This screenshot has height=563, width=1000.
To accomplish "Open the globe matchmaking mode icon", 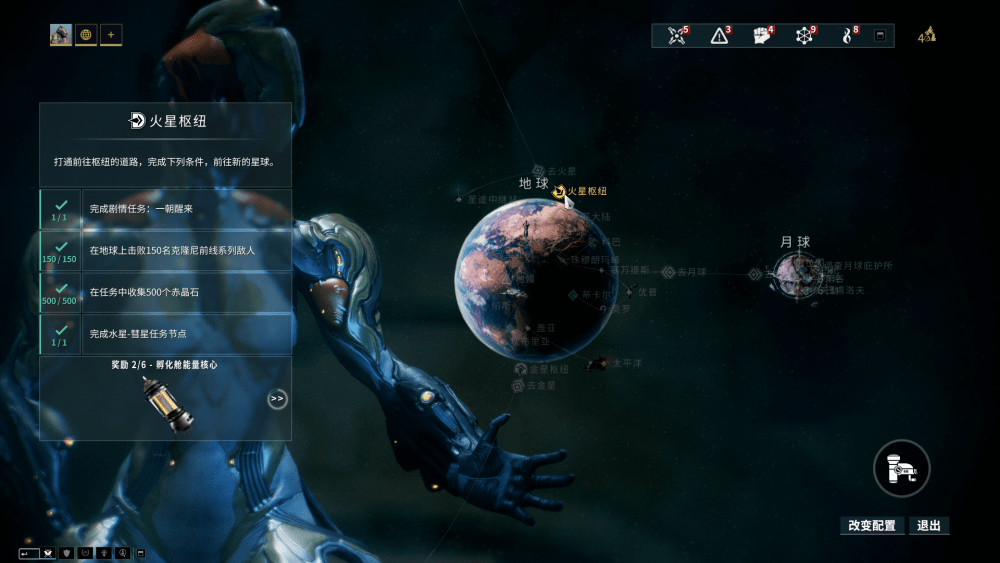I will click(x=86, y=35).
